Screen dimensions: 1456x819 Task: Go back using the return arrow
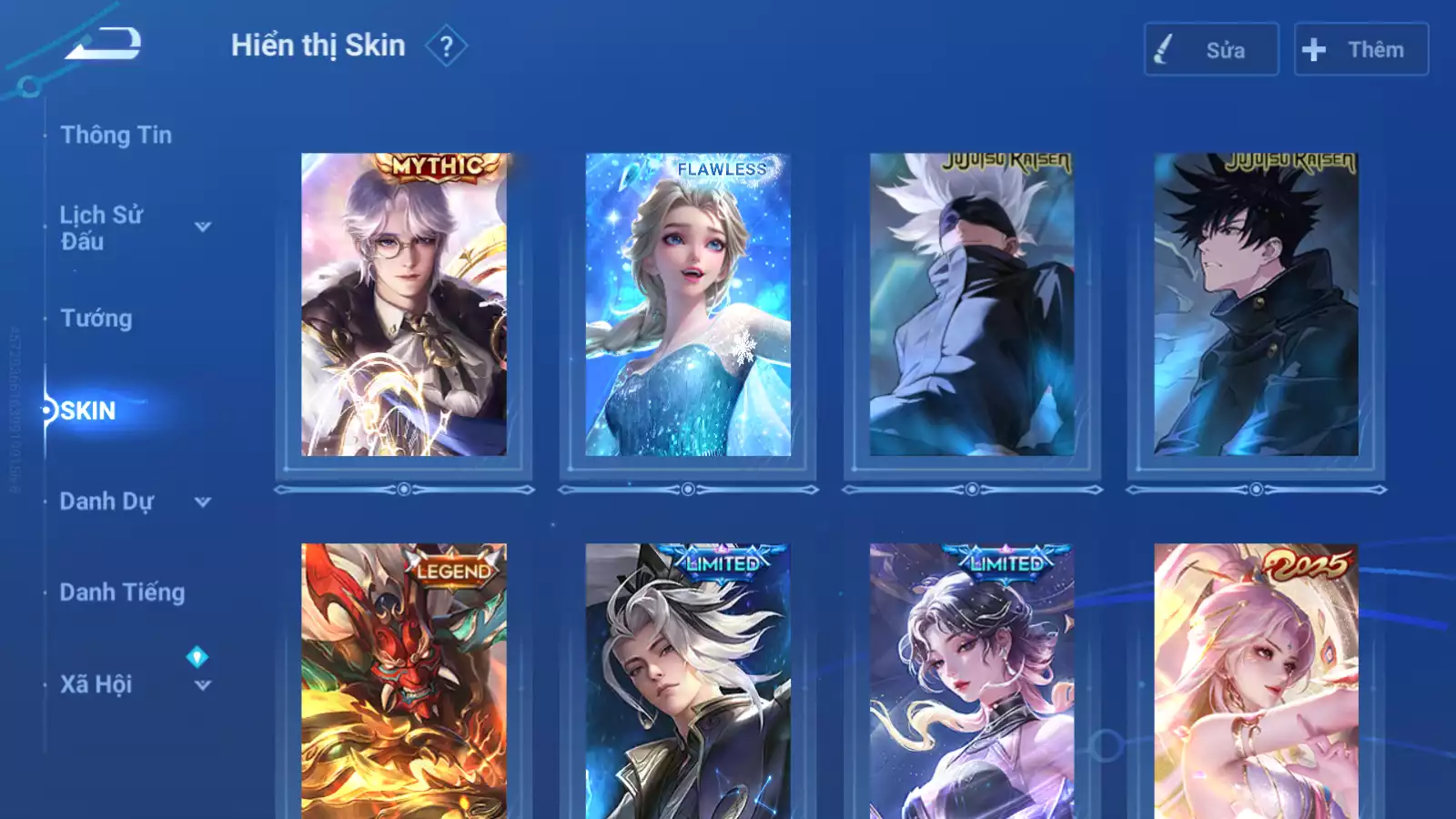[104, 44]
